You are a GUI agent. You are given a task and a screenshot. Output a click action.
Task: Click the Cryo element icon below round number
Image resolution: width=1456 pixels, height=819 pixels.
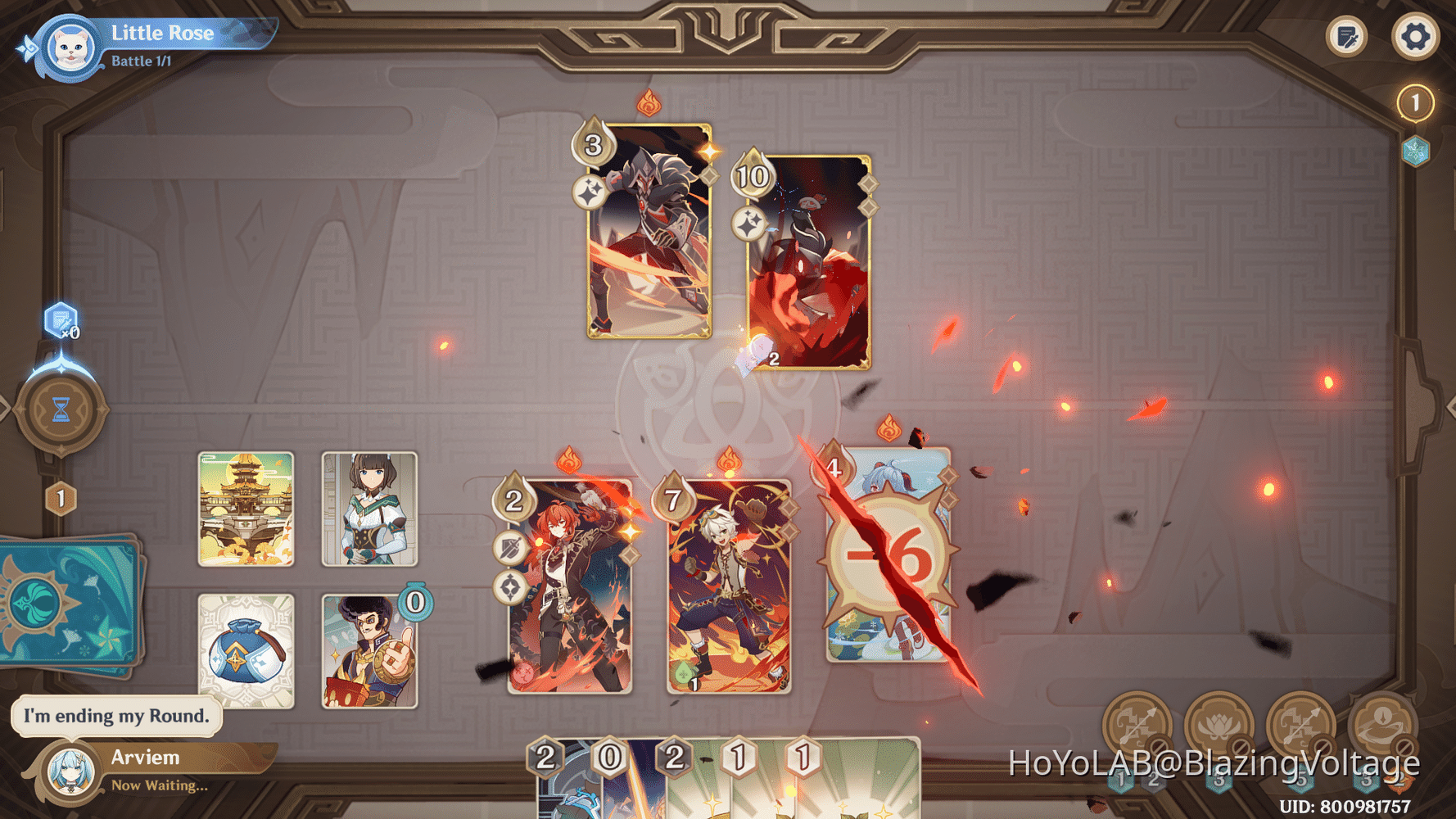pos(1416,152)
